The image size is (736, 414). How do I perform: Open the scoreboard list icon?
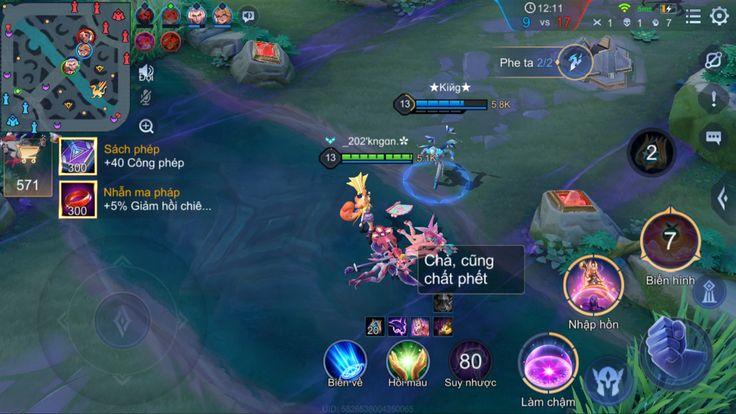click(693, 16)
